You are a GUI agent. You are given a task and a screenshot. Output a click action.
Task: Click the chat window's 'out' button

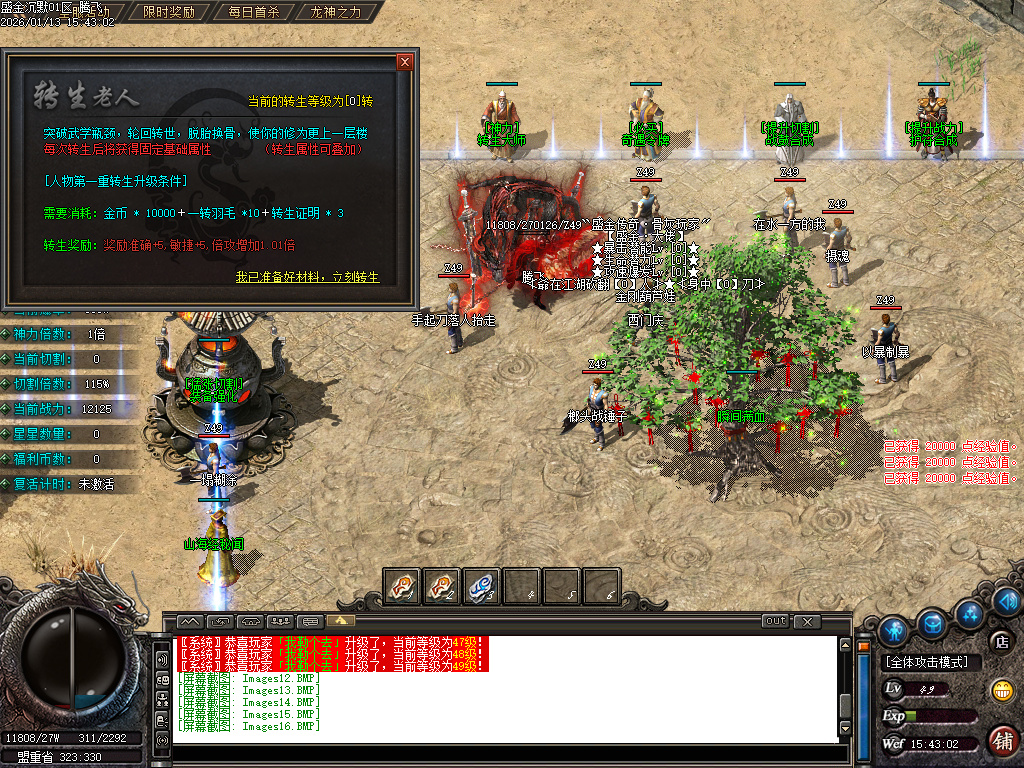pos(775,621)
